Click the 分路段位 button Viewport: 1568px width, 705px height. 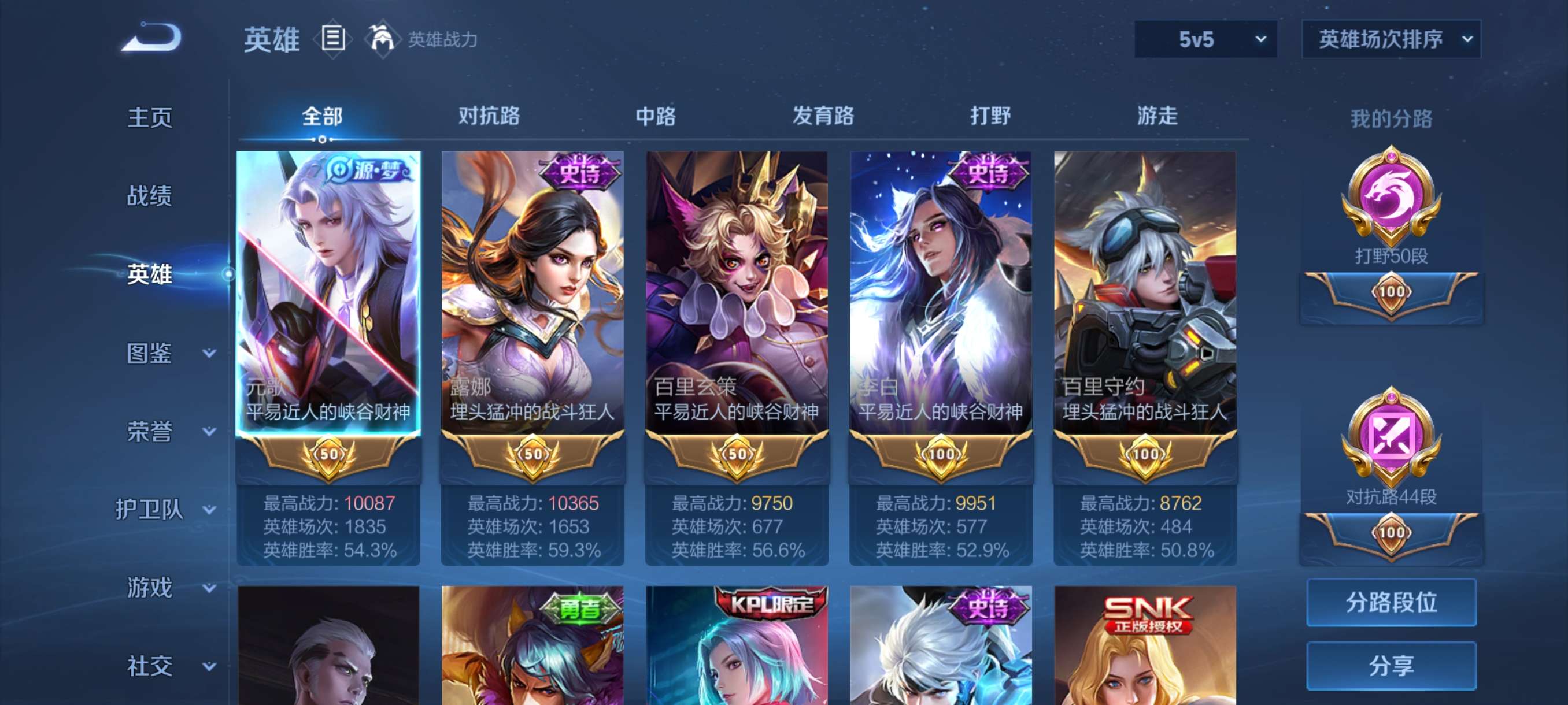1393,603
